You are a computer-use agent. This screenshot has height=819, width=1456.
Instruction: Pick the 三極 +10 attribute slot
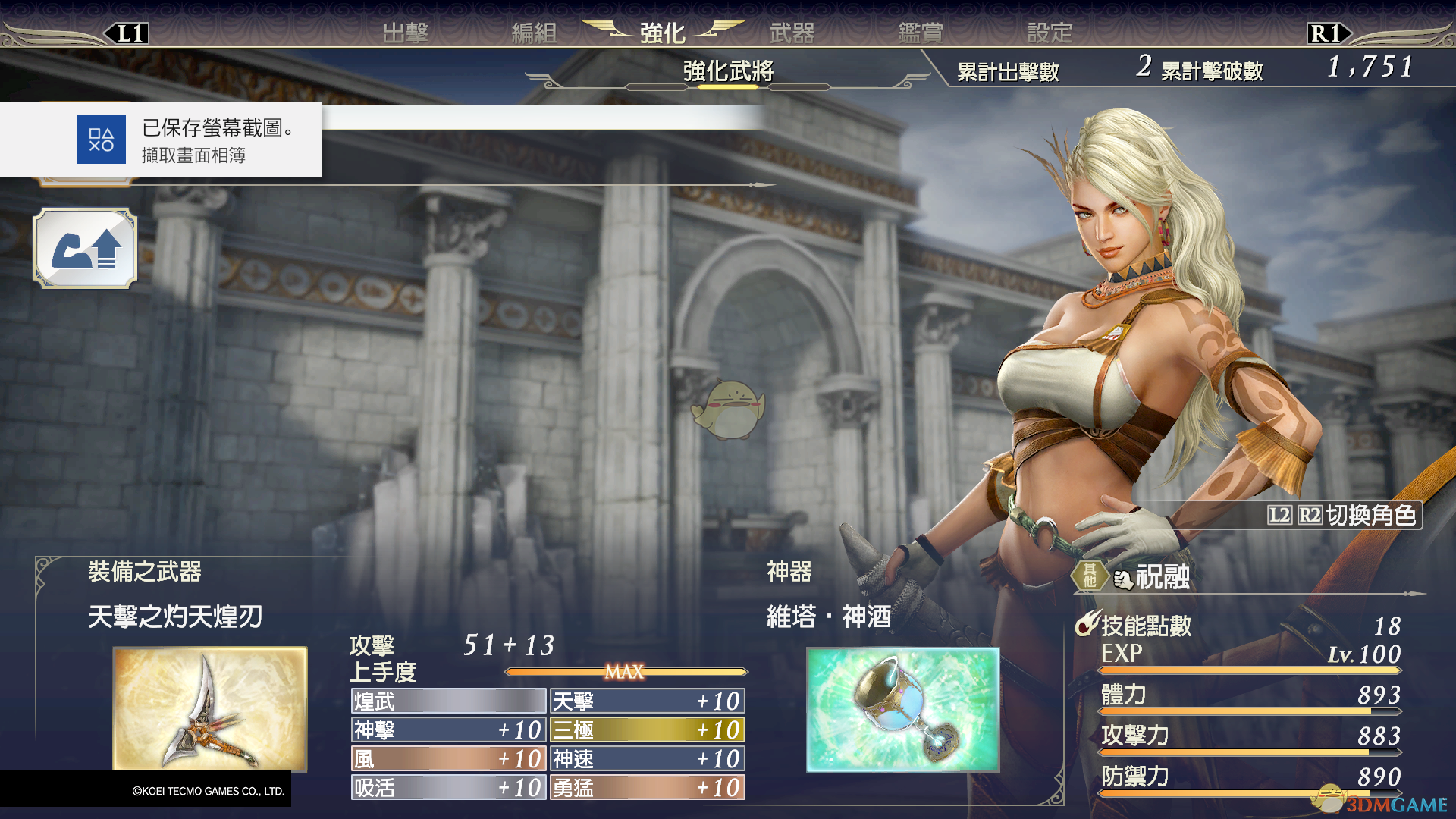[647, 730]
